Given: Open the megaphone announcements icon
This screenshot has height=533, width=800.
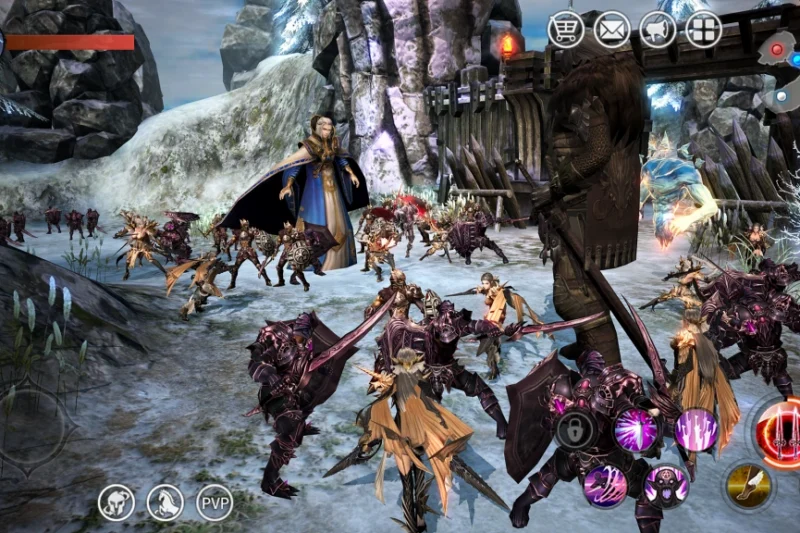Looking at the screenshot, I should [657, 29].
